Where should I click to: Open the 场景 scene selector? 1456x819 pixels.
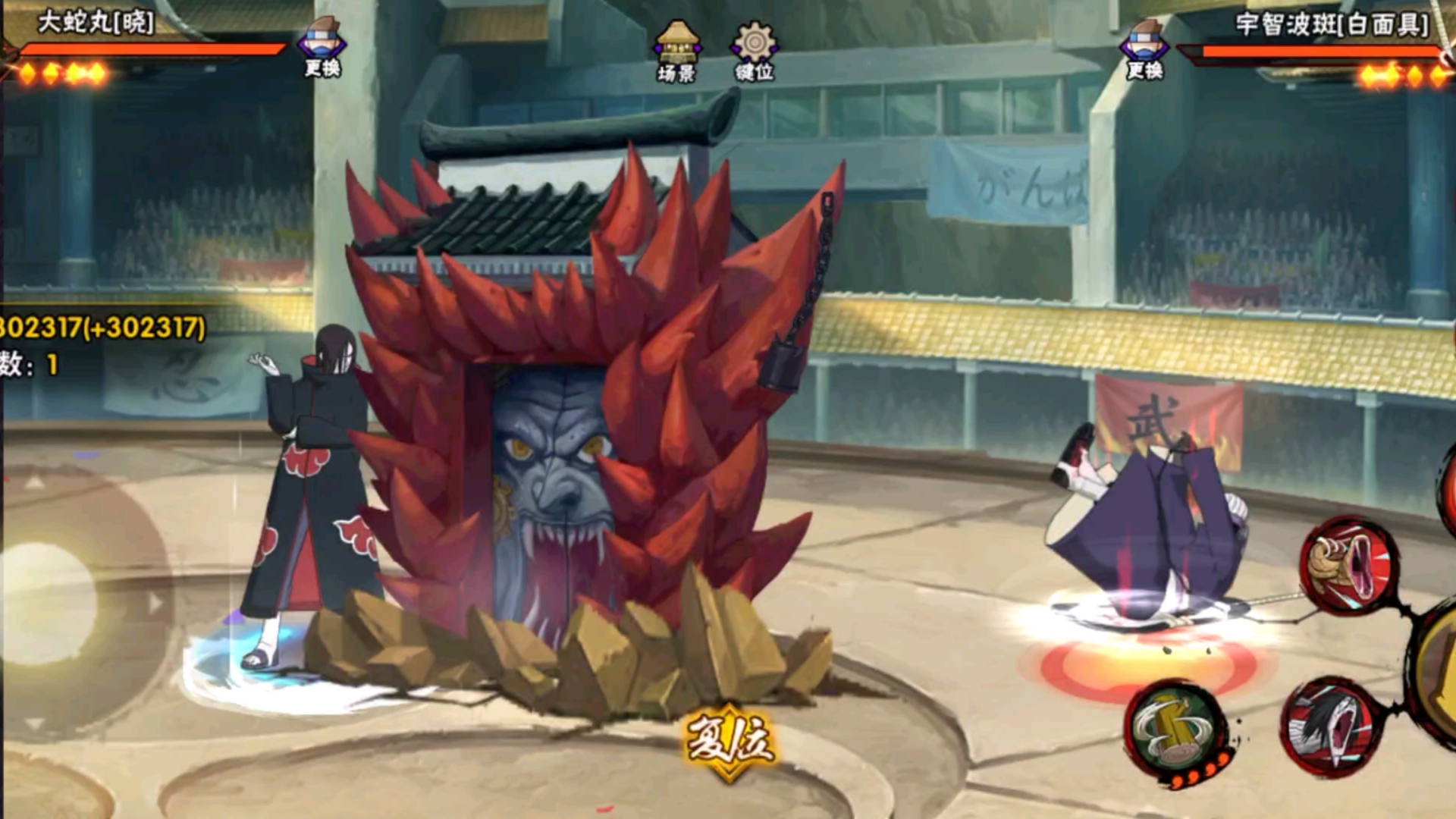click(676, 51)
